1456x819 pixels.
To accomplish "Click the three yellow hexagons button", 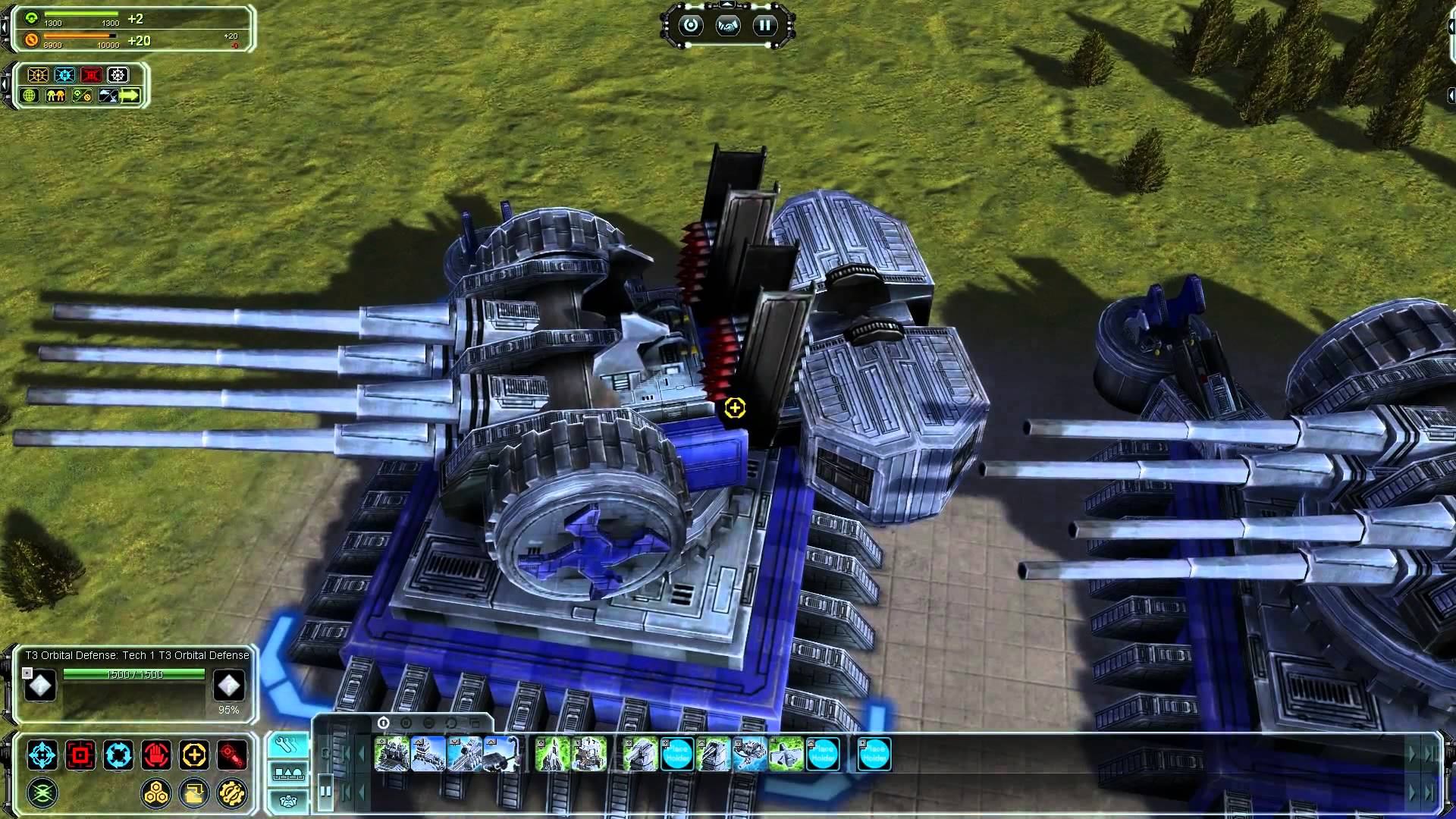I will click(x=157, y=793).
